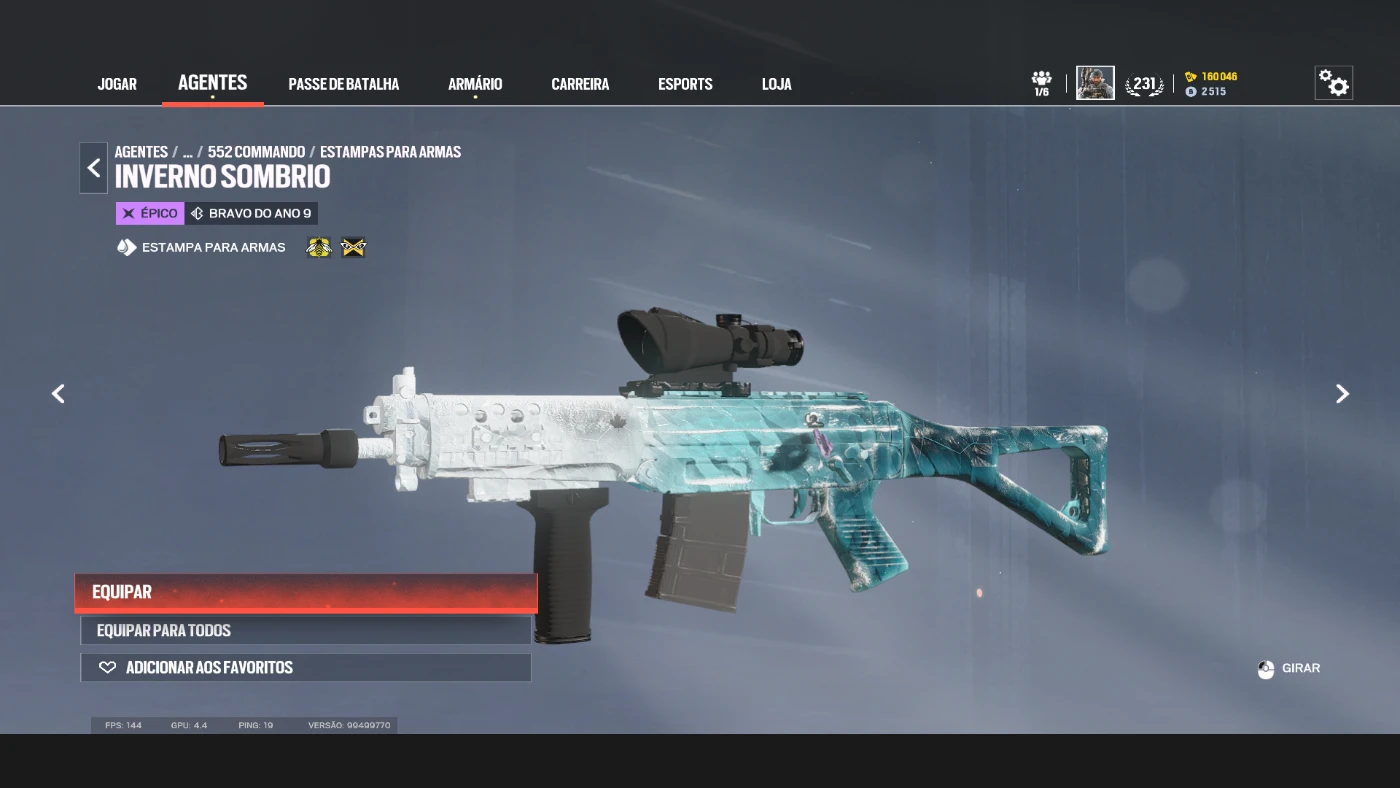The image size is (1400, 788).
Task: Open the Esports tab
Action: pos(685,84)
